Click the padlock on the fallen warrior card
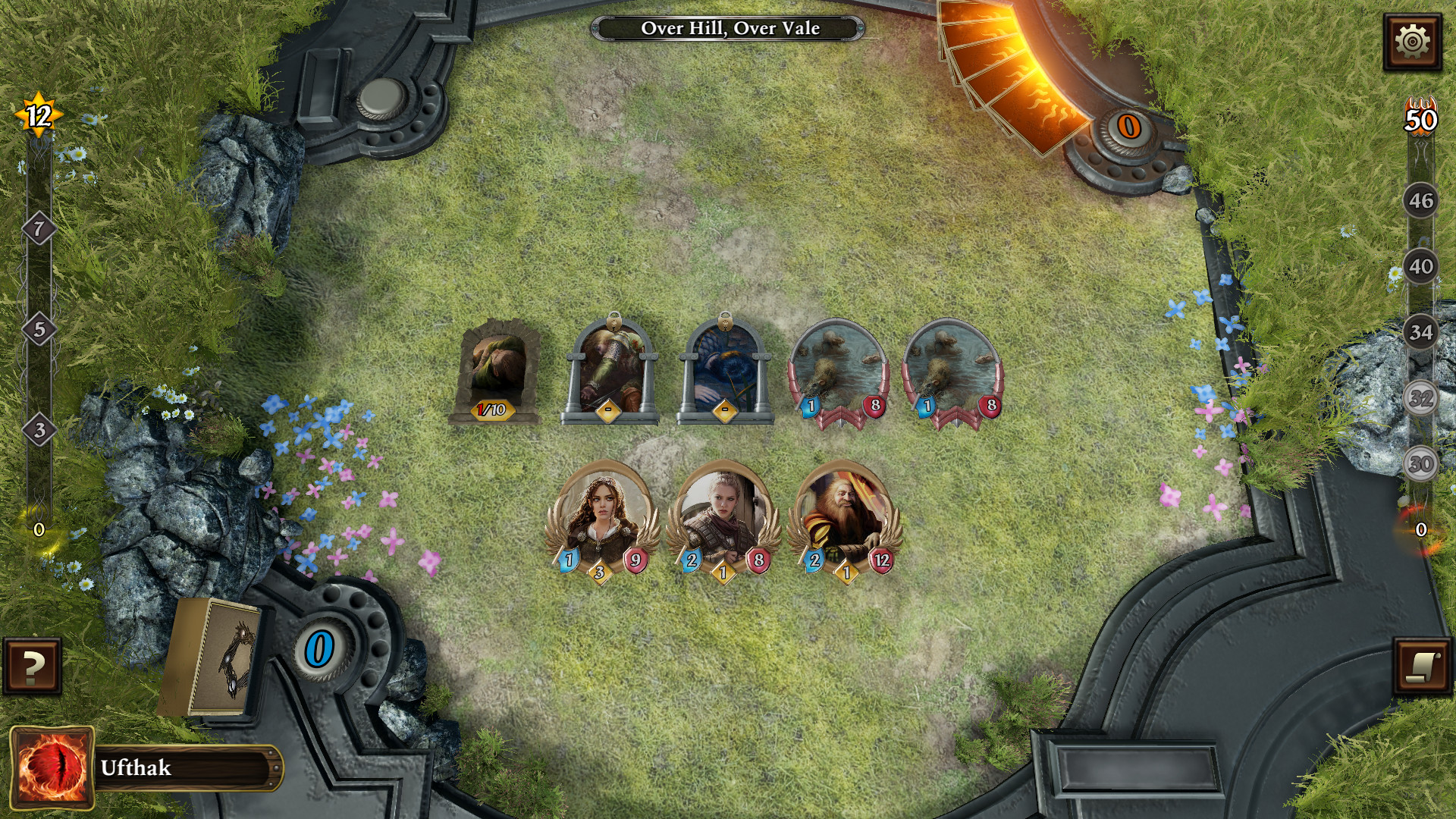Screen dimensions: 1456x819 coord(613,320)
